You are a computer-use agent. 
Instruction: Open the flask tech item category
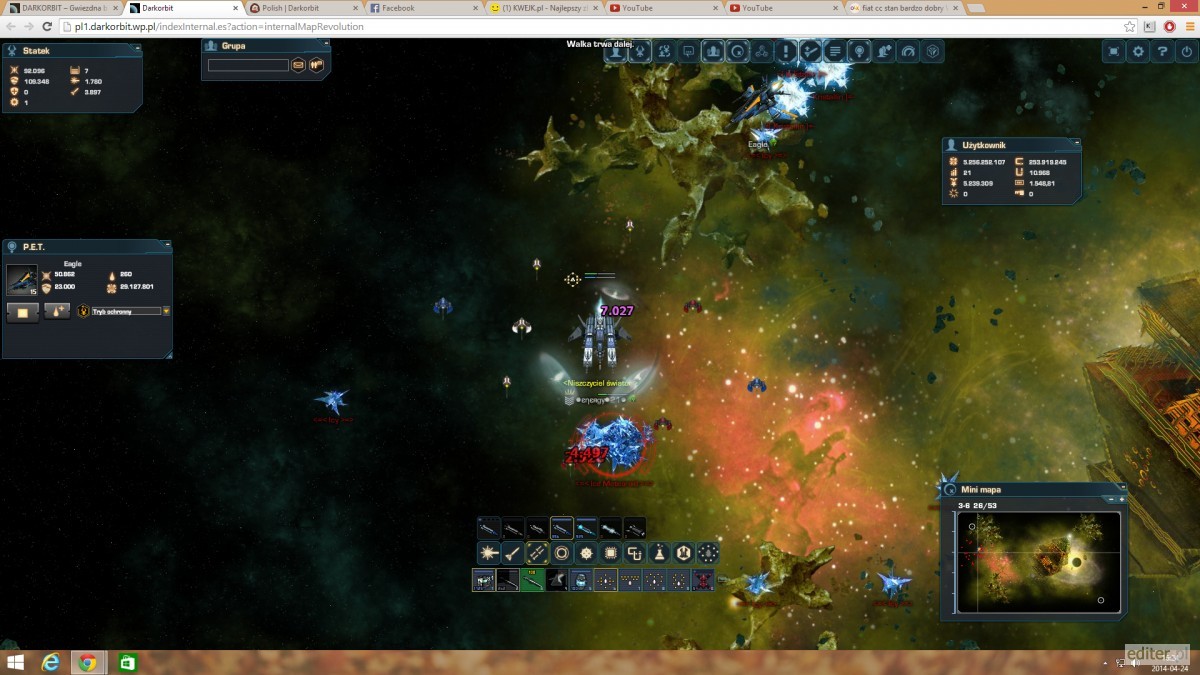pyautogui.click(x=659, y=553)
